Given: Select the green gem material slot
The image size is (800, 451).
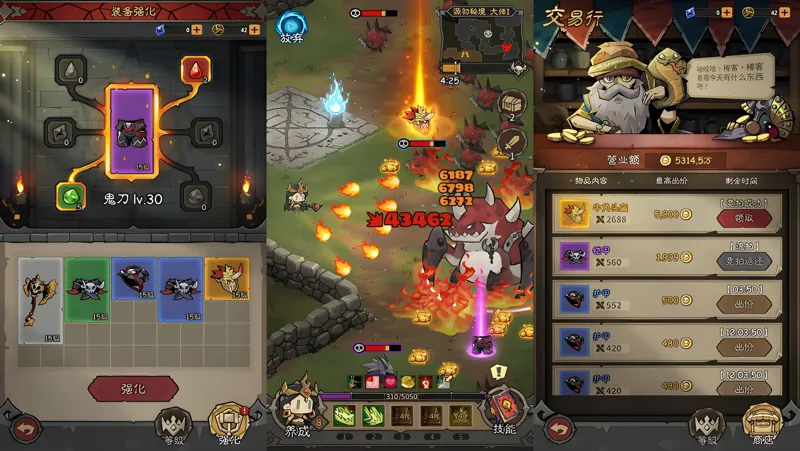Looking at the screenshot, I should coord(69,196).
